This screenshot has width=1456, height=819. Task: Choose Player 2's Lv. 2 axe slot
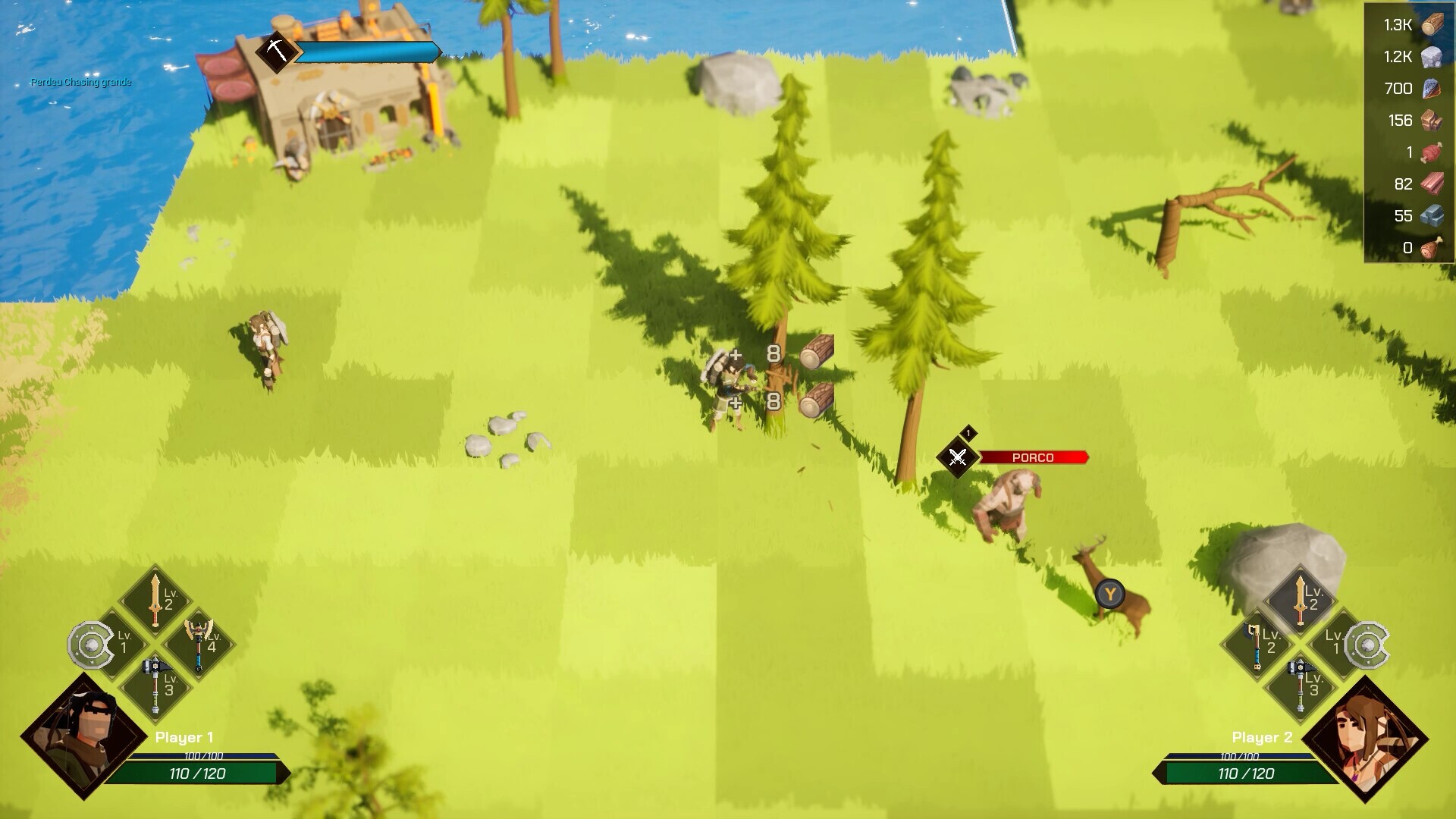click(1258, 643)
